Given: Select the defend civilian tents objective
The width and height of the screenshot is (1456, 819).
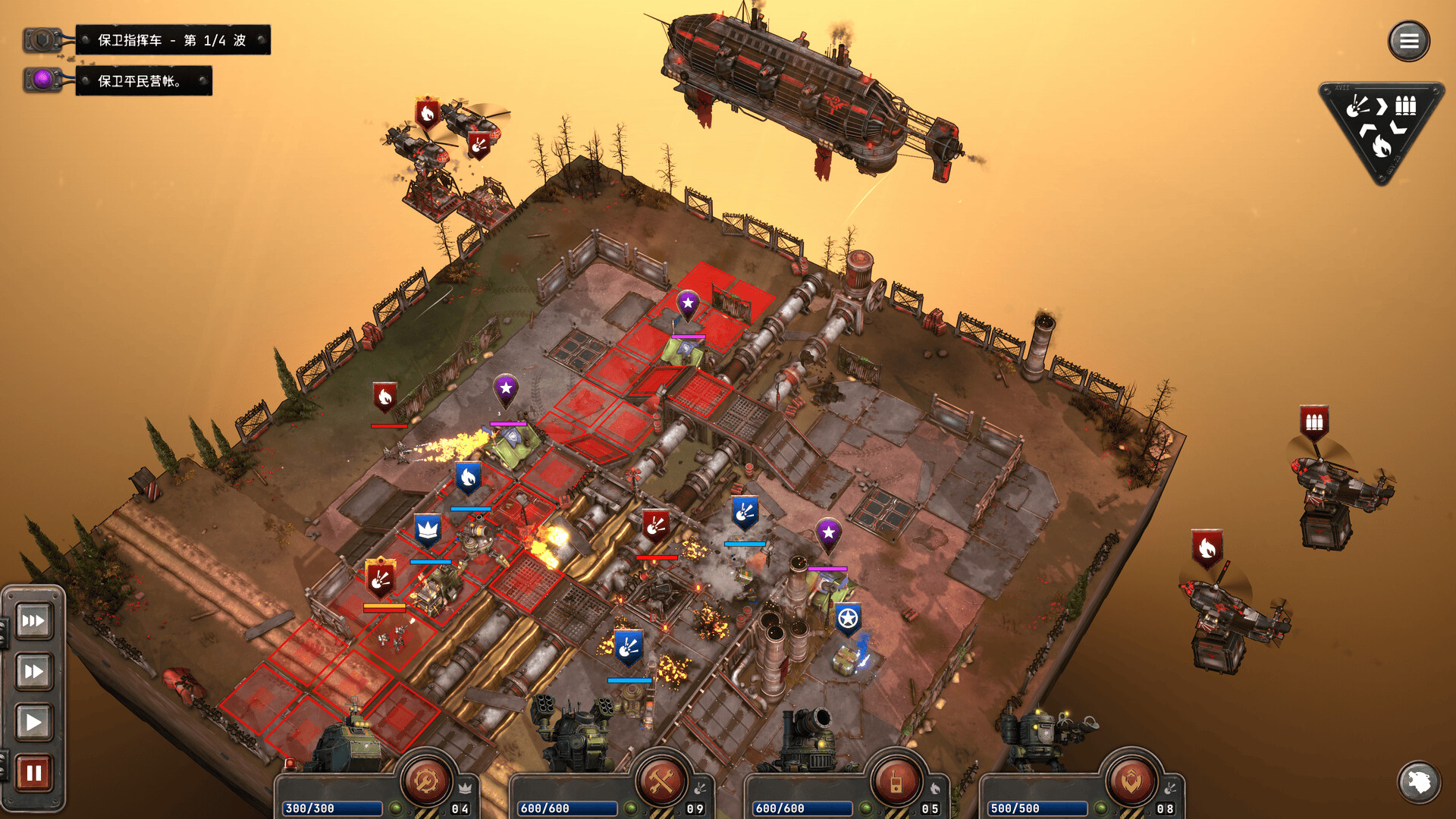Looking at the screenshot, I should [143, 81].
